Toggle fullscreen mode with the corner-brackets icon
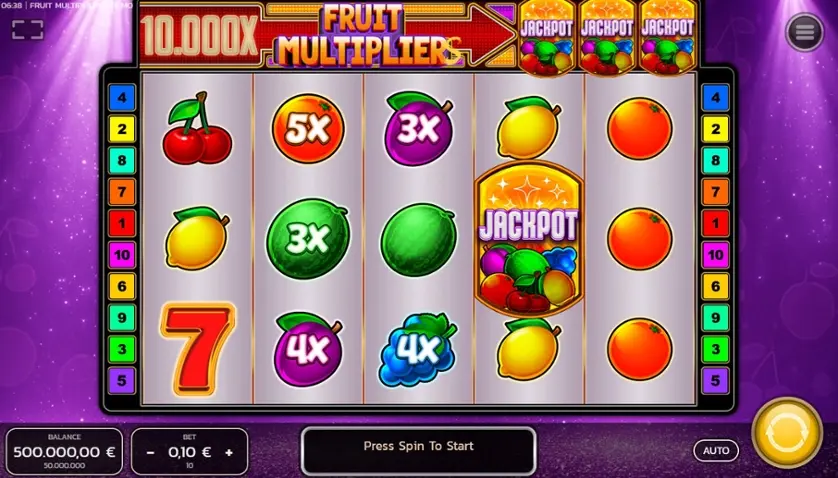 coord(27,29)
